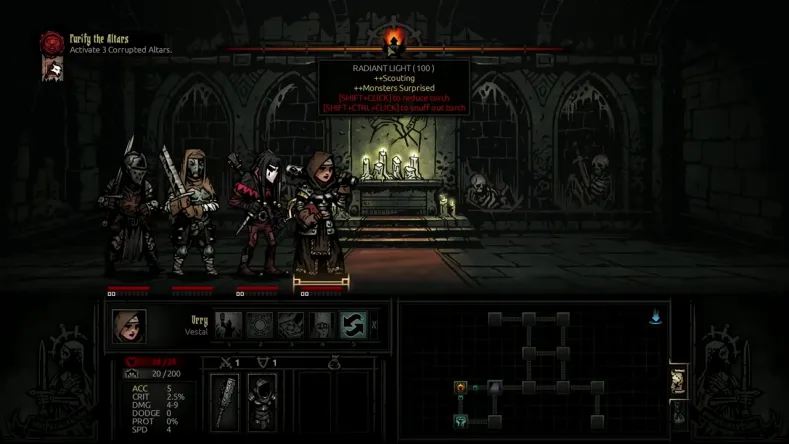Click the blue down-arrow map icon
Viewport: 789px width, 444px height.
click(656, 318)
